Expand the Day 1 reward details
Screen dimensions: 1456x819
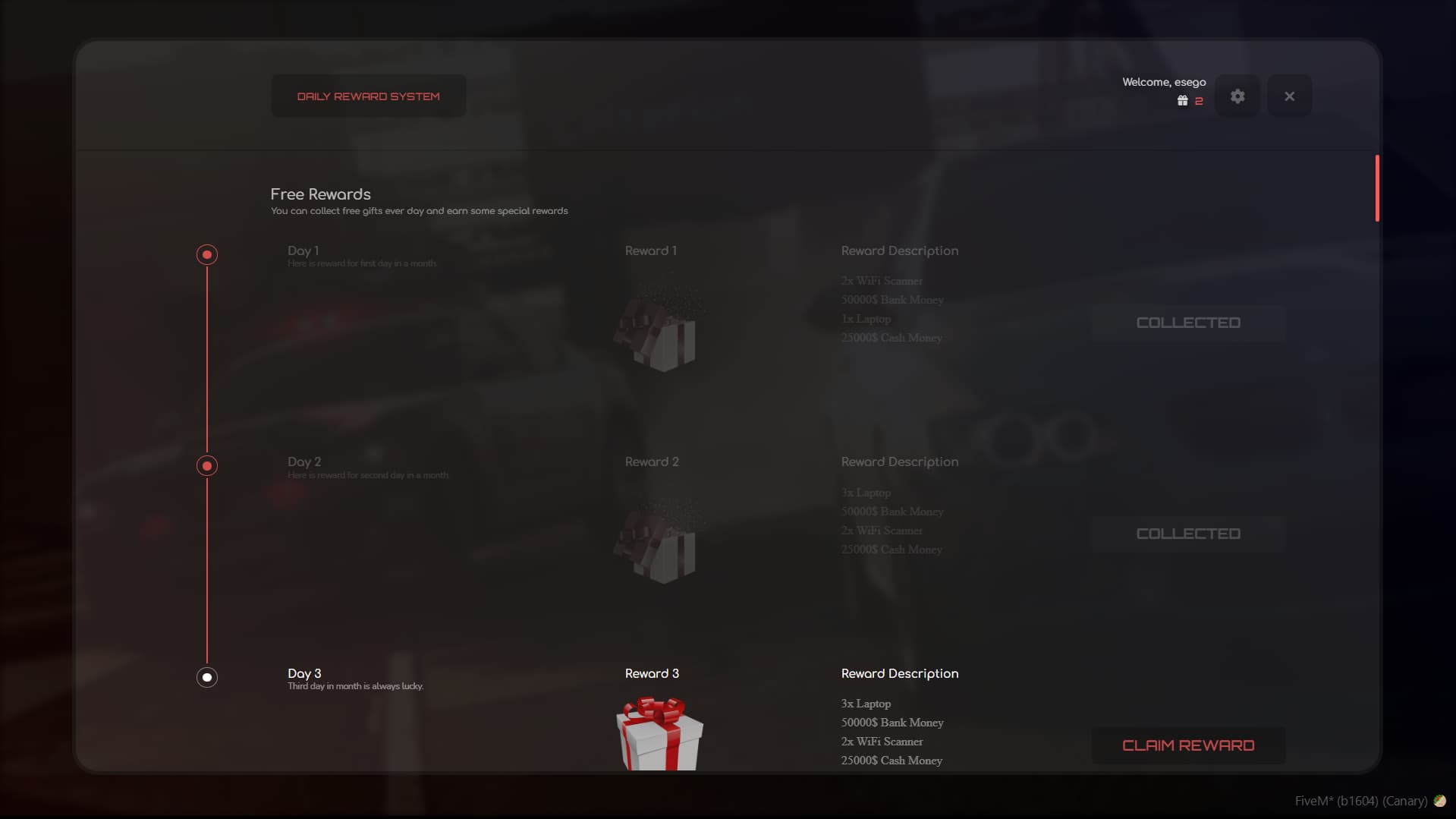pyautogui.click(x=899, y=250)
